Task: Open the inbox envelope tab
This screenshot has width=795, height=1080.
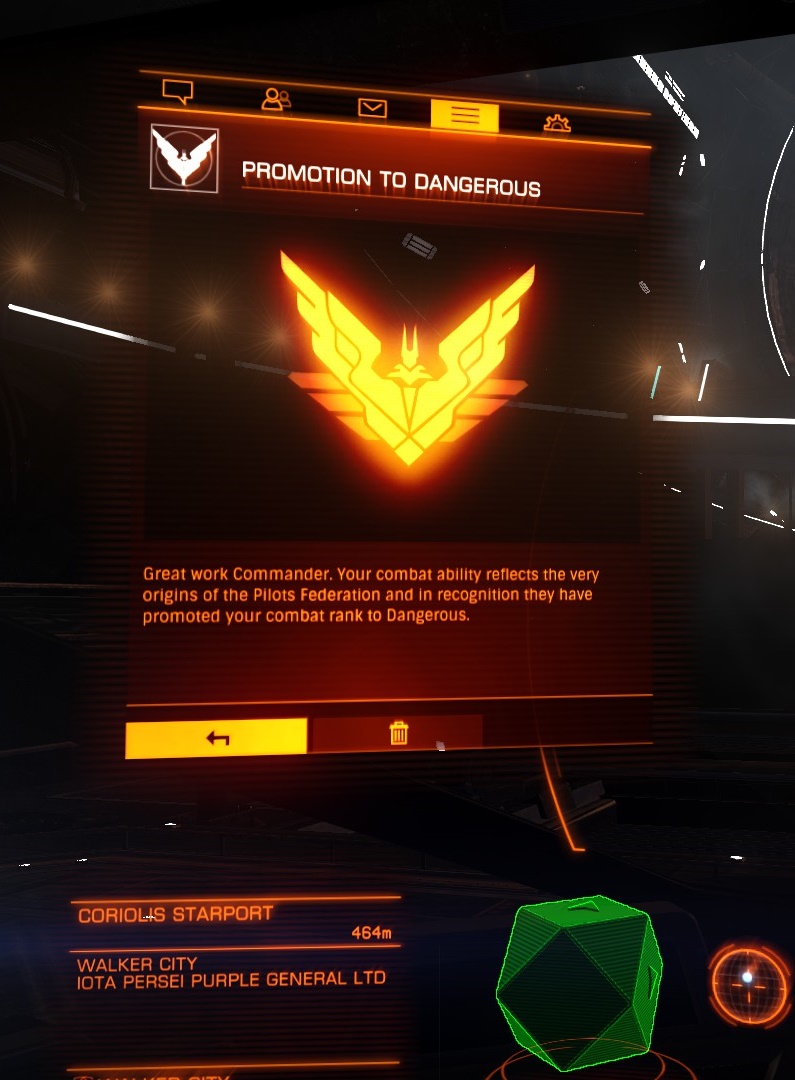Action: coord(372,108)
